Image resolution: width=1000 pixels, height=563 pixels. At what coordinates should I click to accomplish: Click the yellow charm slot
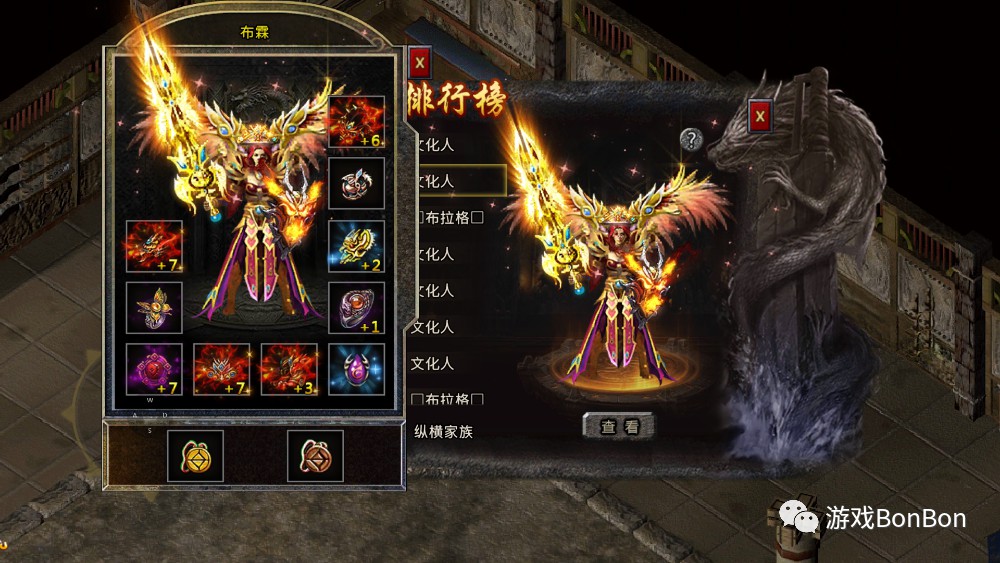[x=195, y=456]
